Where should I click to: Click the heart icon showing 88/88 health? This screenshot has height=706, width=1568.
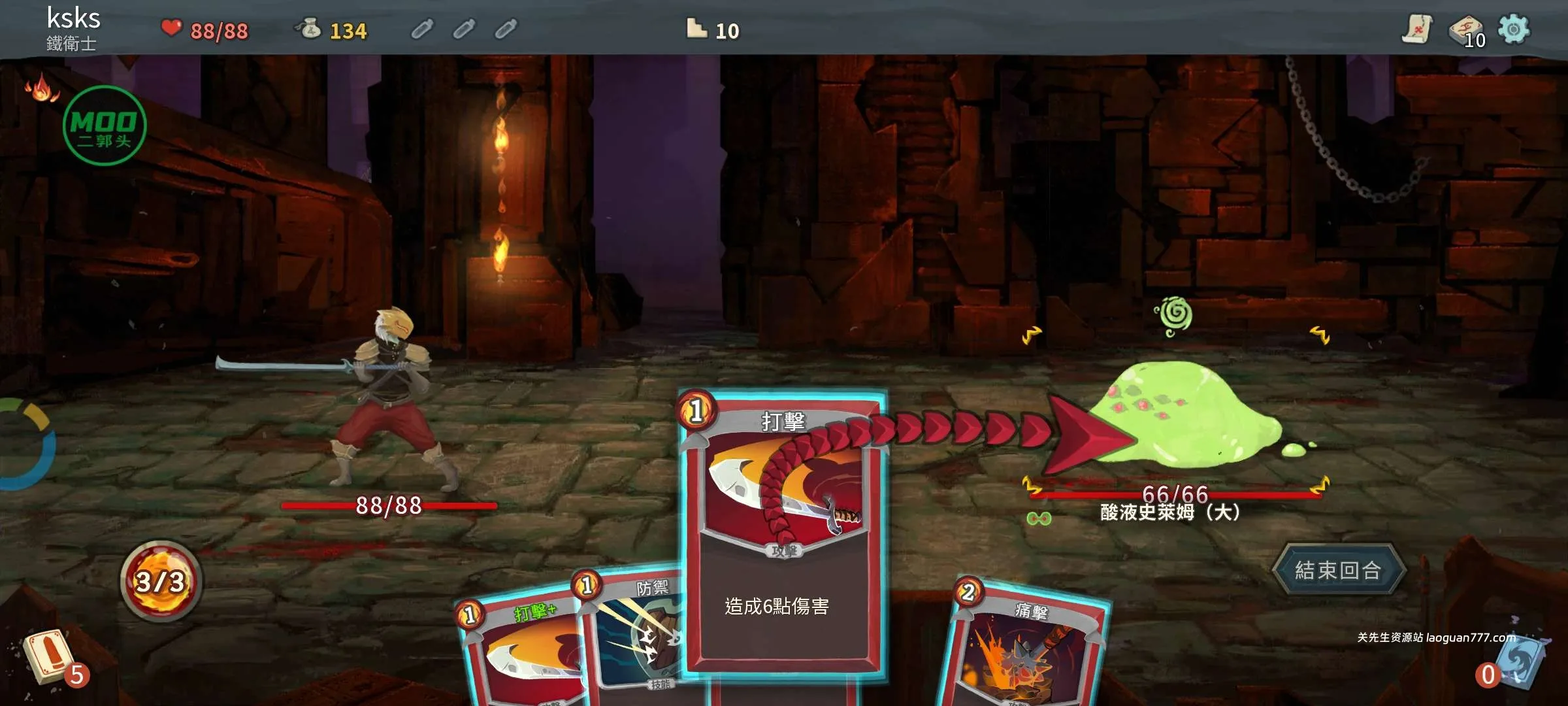tap(171, 27)
